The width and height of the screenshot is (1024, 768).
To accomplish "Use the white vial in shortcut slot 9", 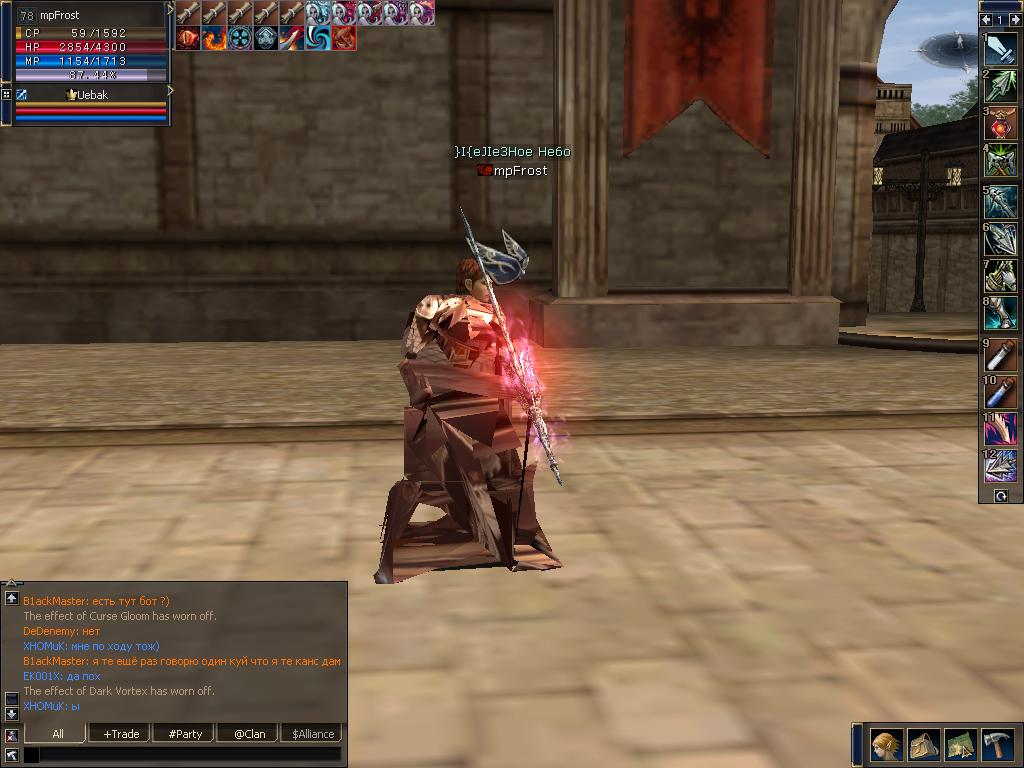I will 1001,355.
